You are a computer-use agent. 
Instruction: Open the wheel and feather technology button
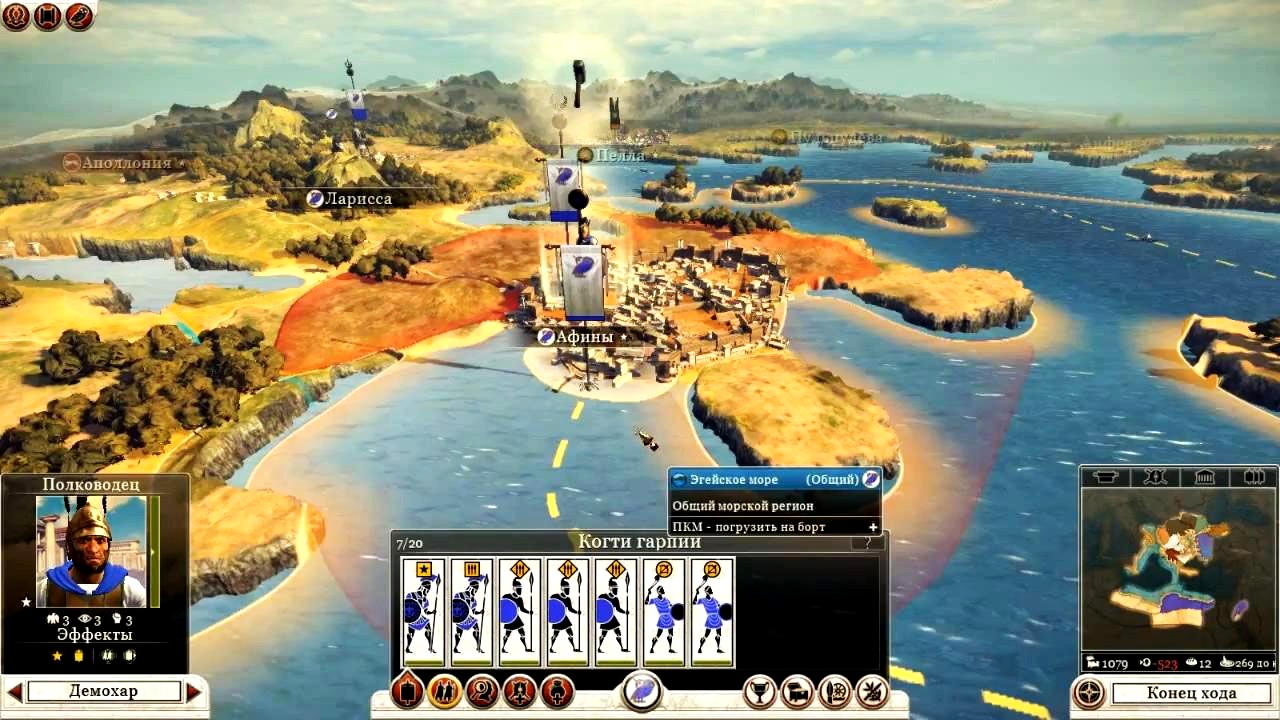tap(834, 691)
